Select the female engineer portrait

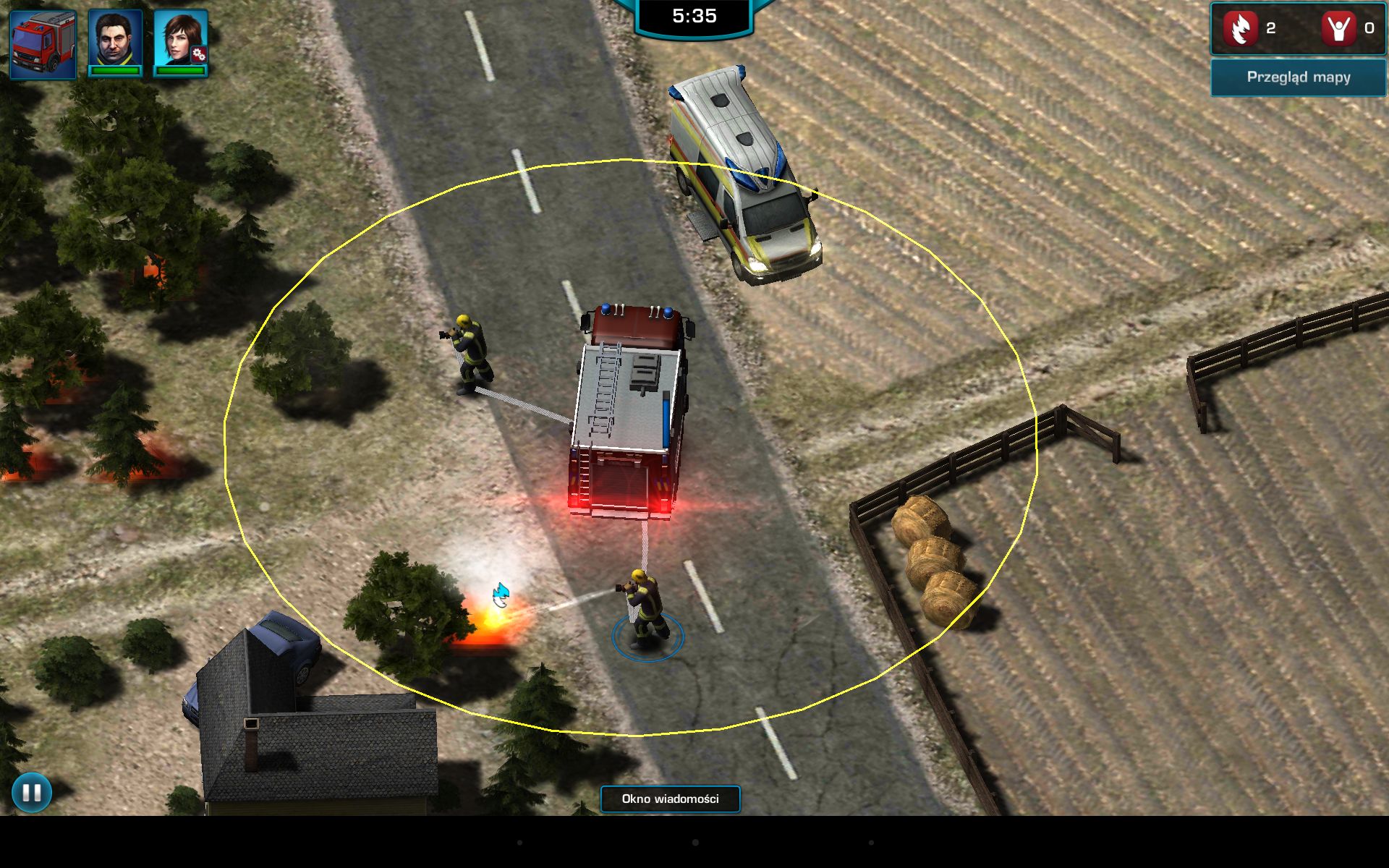point(181,42)
